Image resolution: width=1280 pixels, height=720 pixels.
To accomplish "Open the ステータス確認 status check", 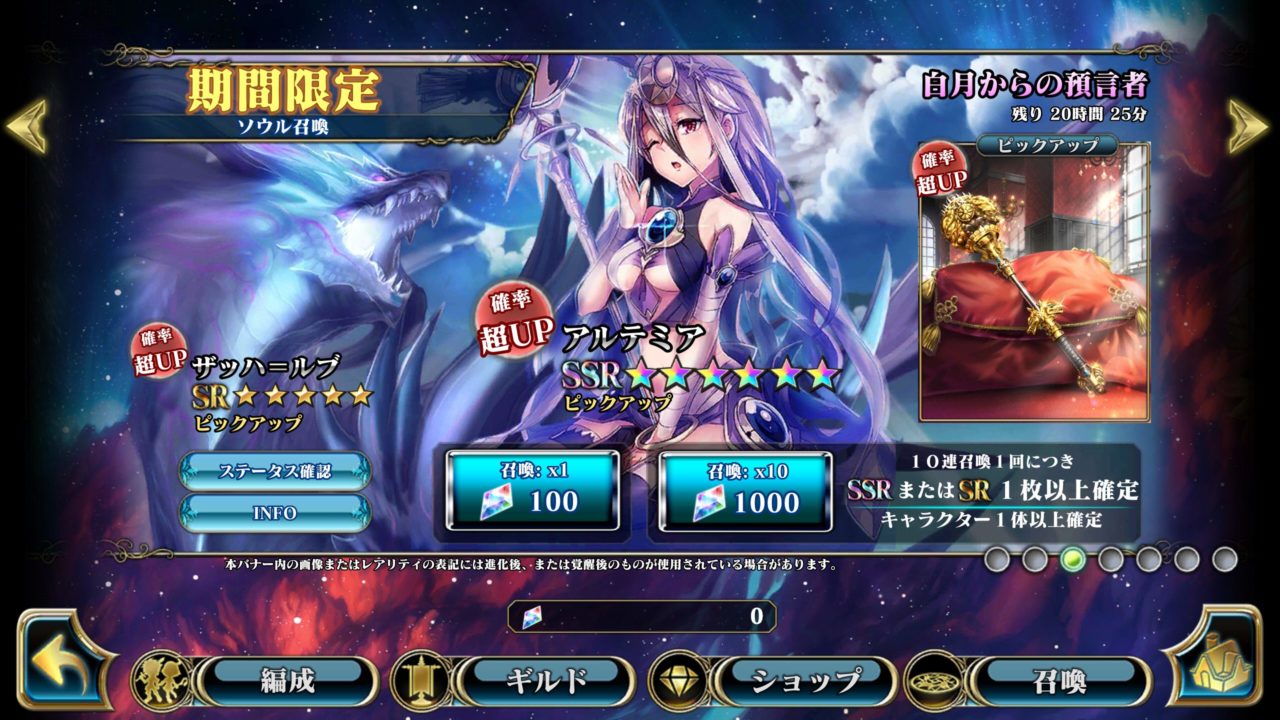I will point(275,471).
